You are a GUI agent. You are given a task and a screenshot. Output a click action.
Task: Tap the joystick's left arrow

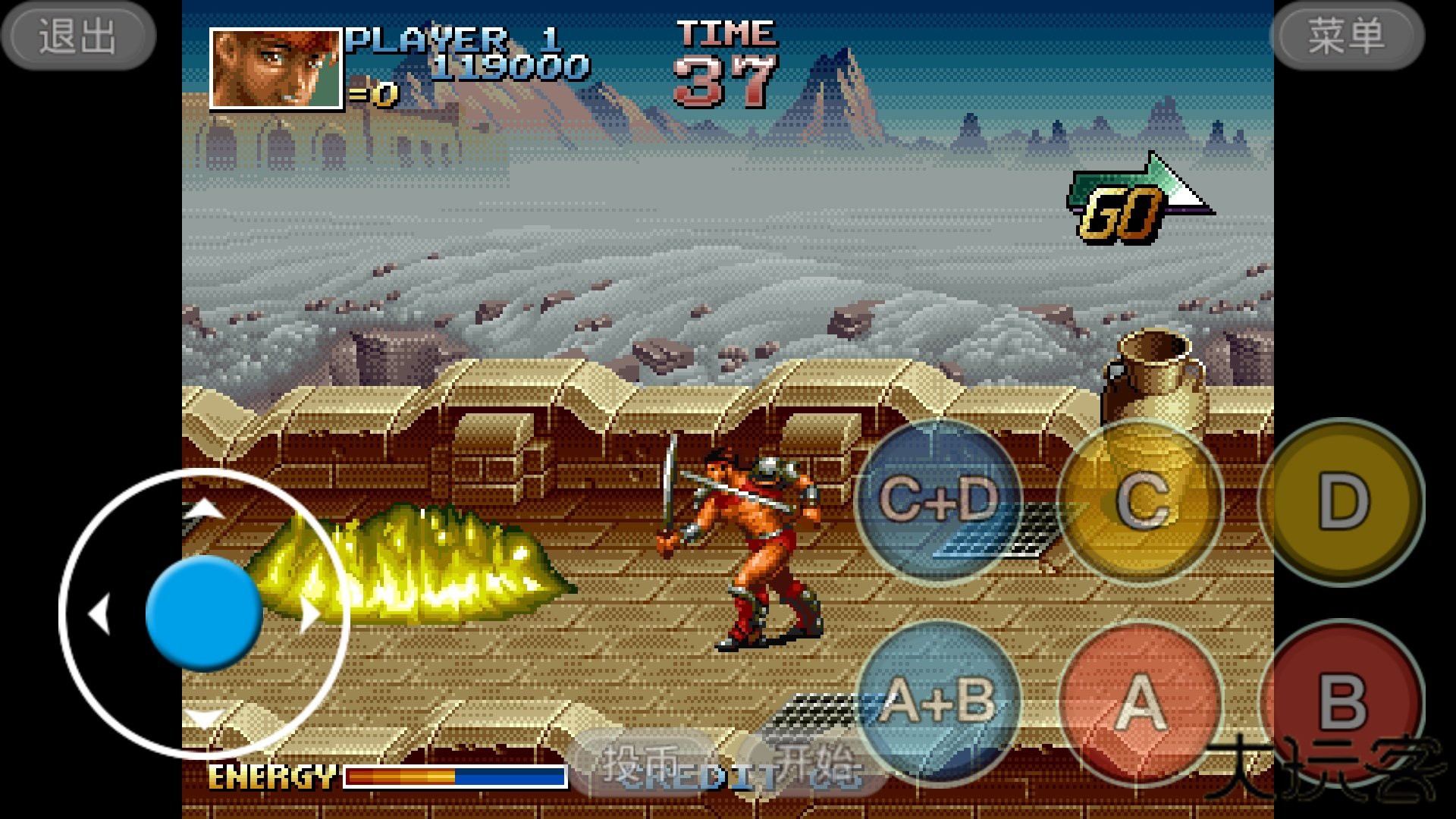coord(99,613)
